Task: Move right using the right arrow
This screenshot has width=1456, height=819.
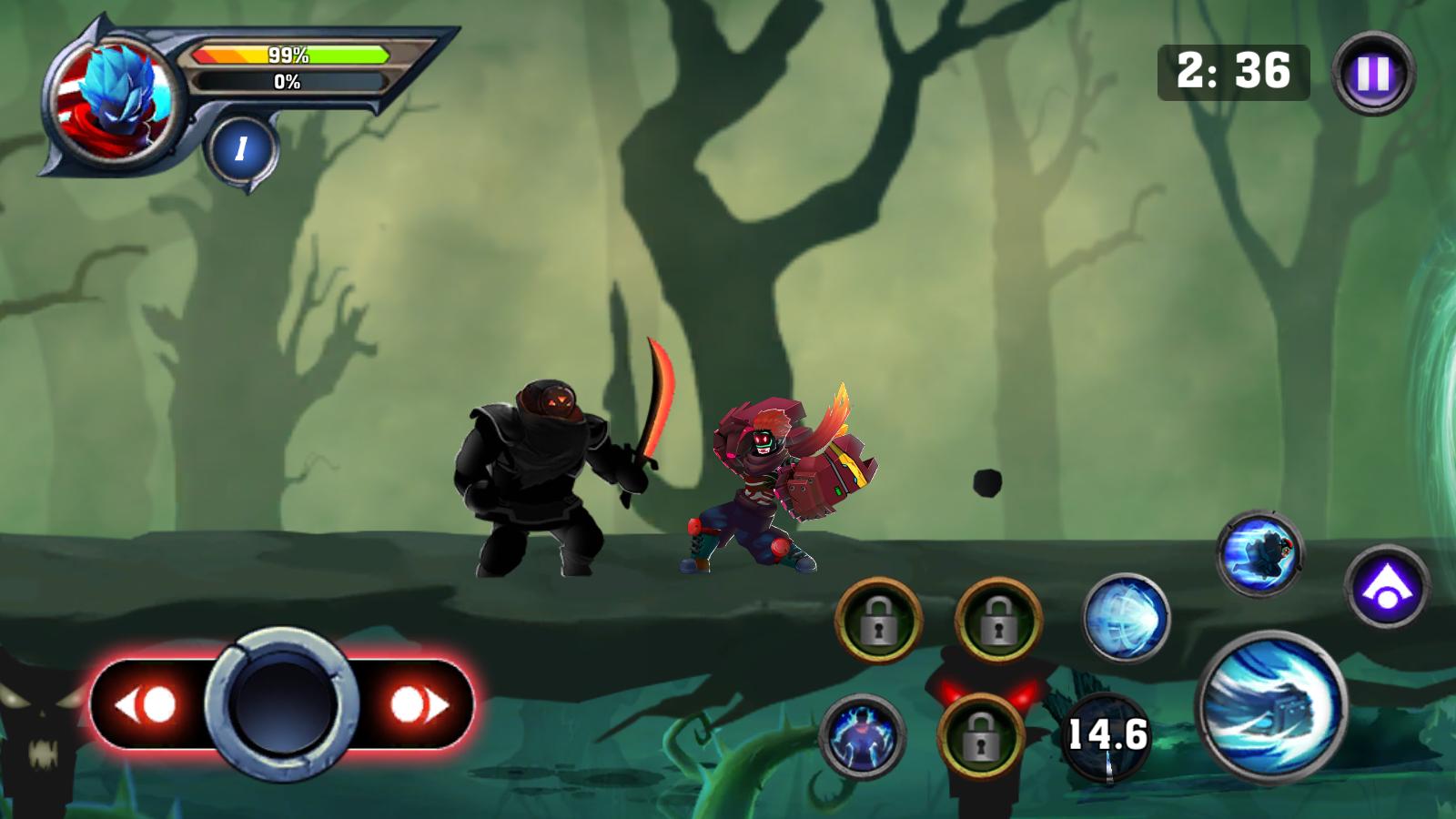Action: click(x=419, y=704)
